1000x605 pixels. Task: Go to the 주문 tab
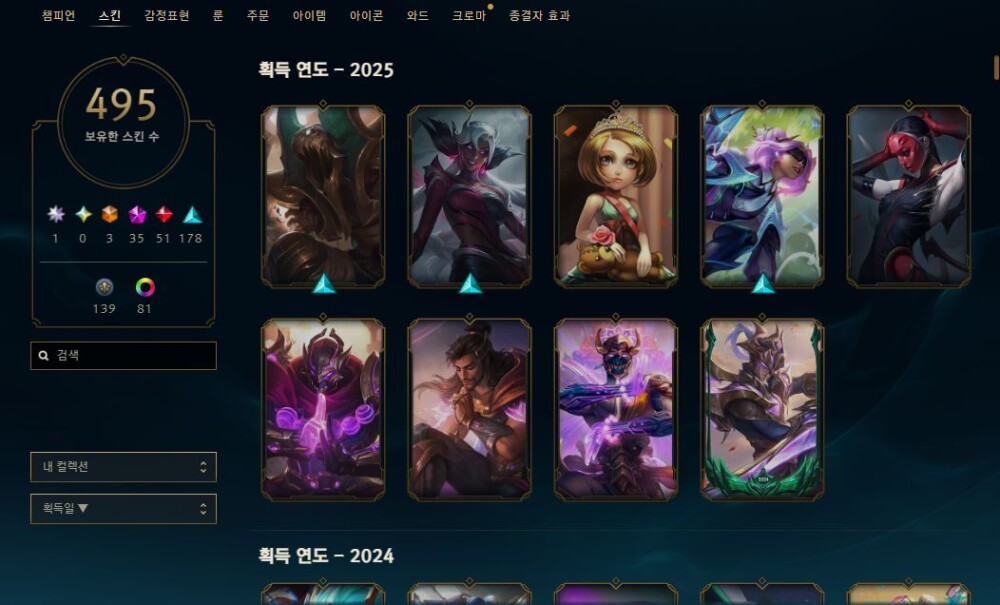(x=258, y=16)
